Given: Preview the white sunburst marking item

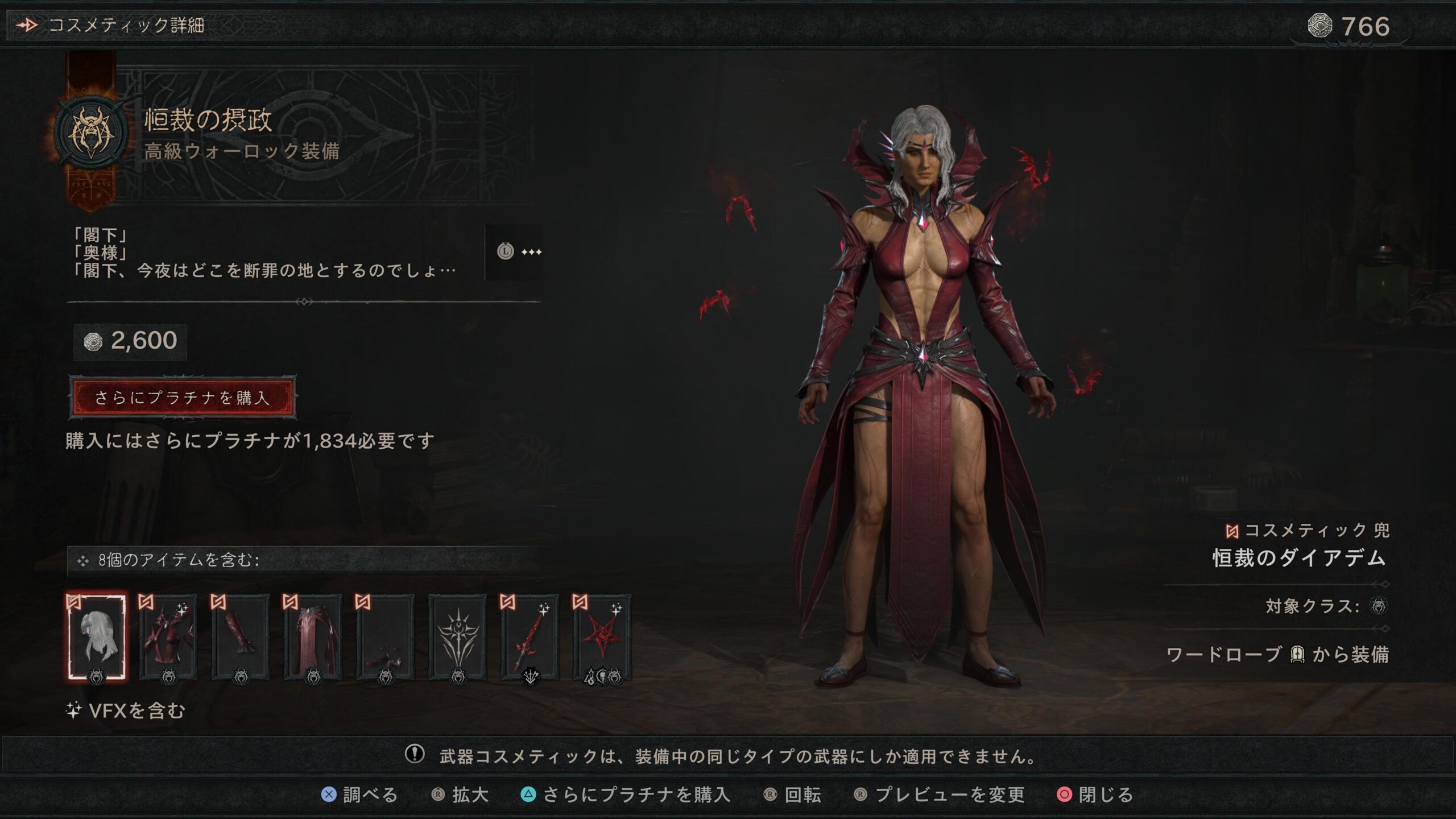Looking at the screenshot, I should pyautogui.click(x=457, y=637).
